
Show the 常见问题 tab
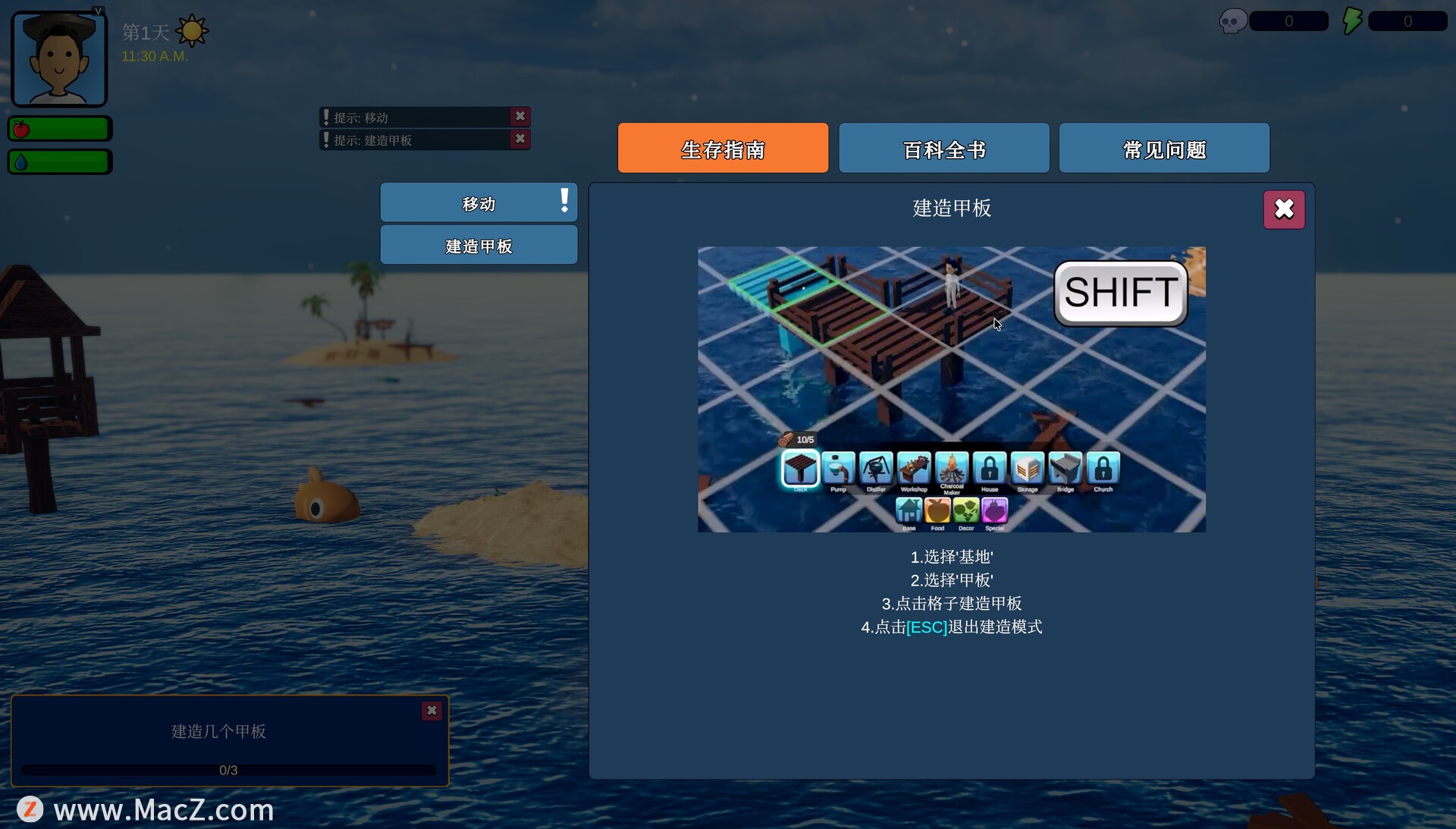[x=1163, y=149]
